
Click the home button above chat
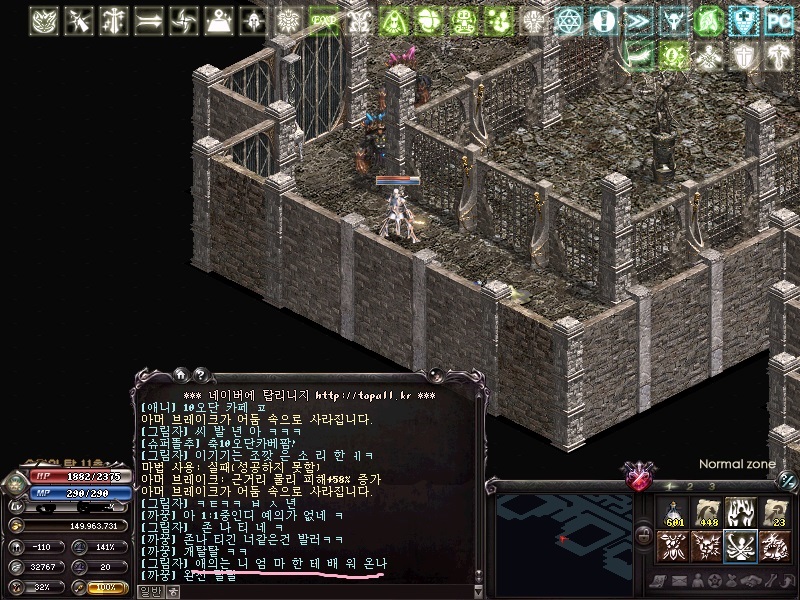[181, 375]
